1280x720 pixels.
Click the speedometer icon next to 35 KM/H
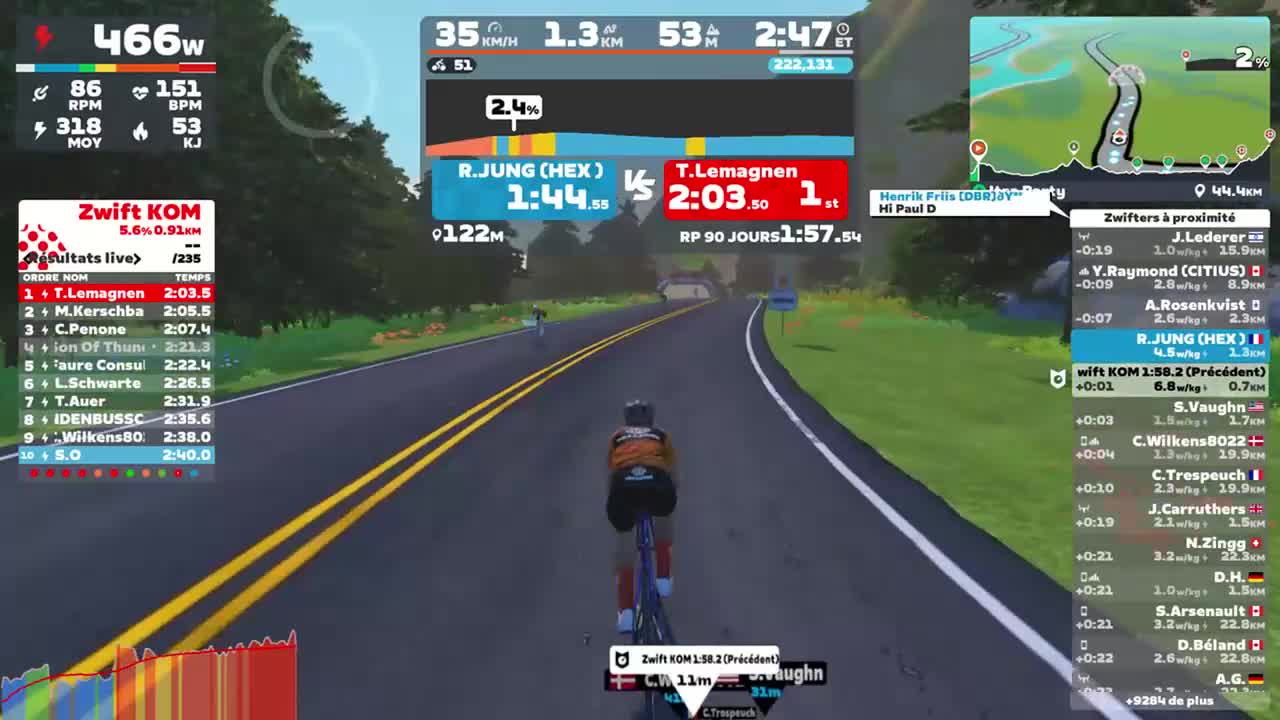(x=497, y=28)
